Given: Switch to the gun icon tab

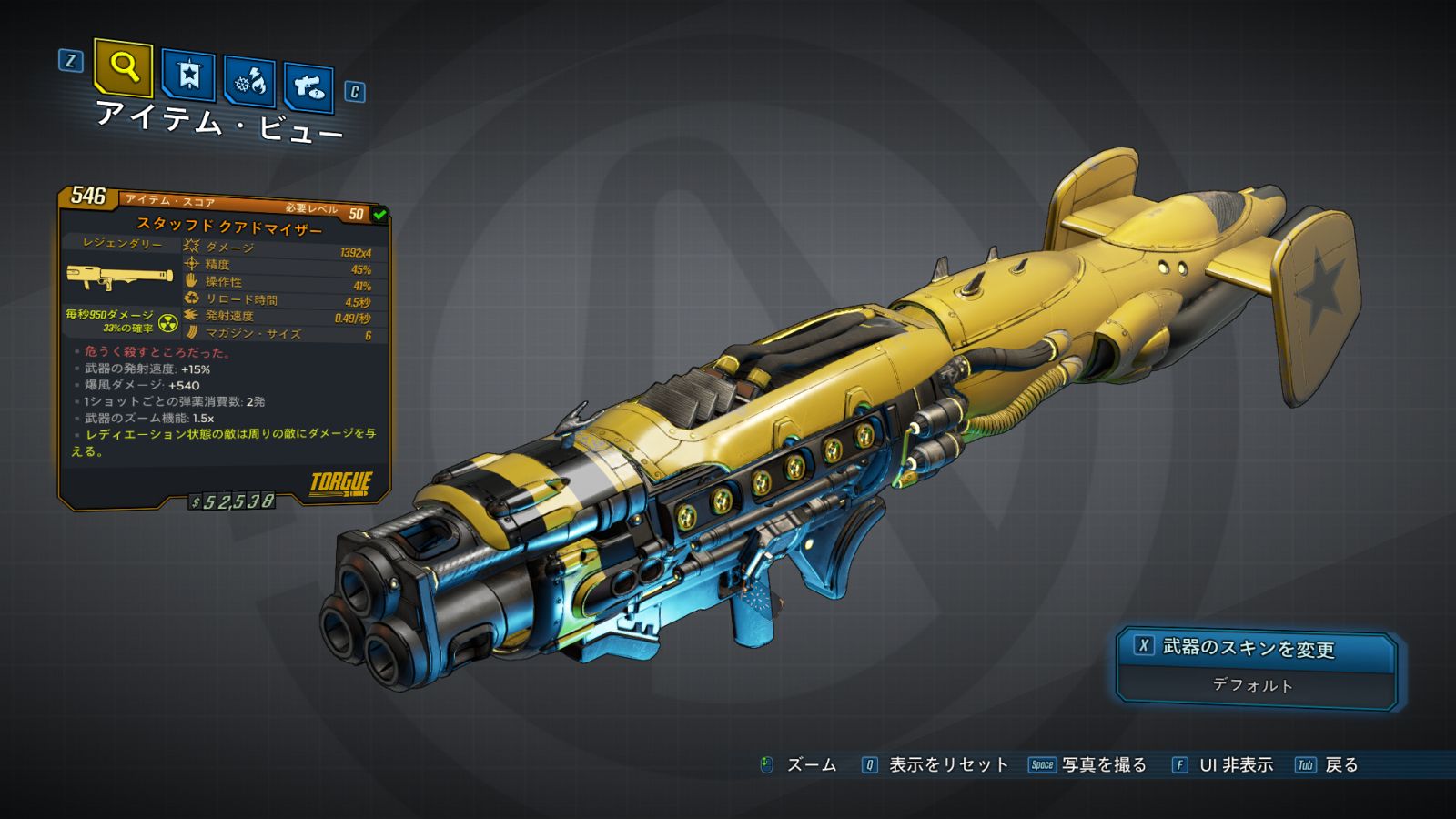Looking at the screenshot, I should pyautogui.click(x=308, y=87).
